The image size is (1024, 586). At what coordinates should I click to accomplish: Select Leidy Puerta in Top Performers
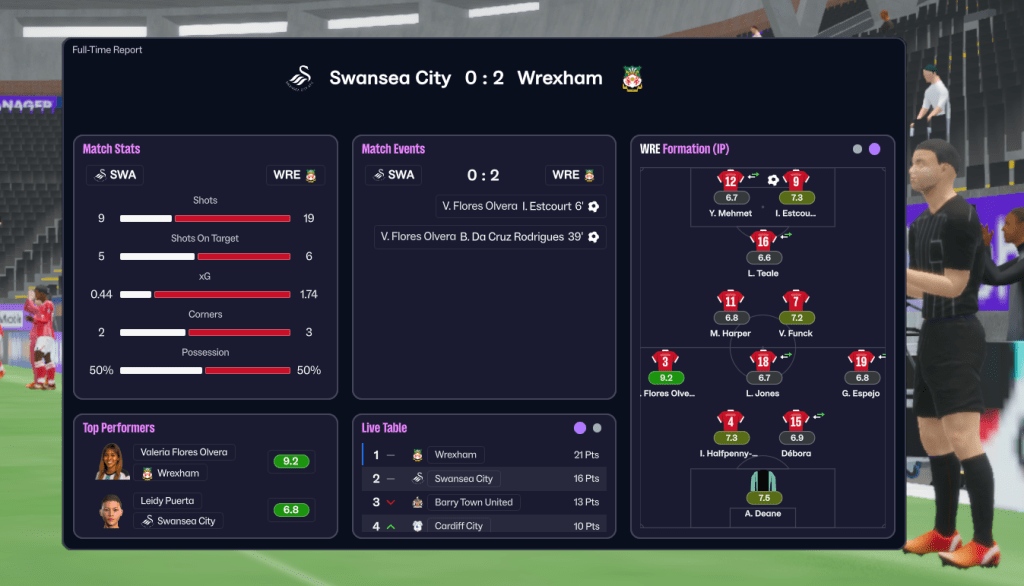tap(167, 501)
